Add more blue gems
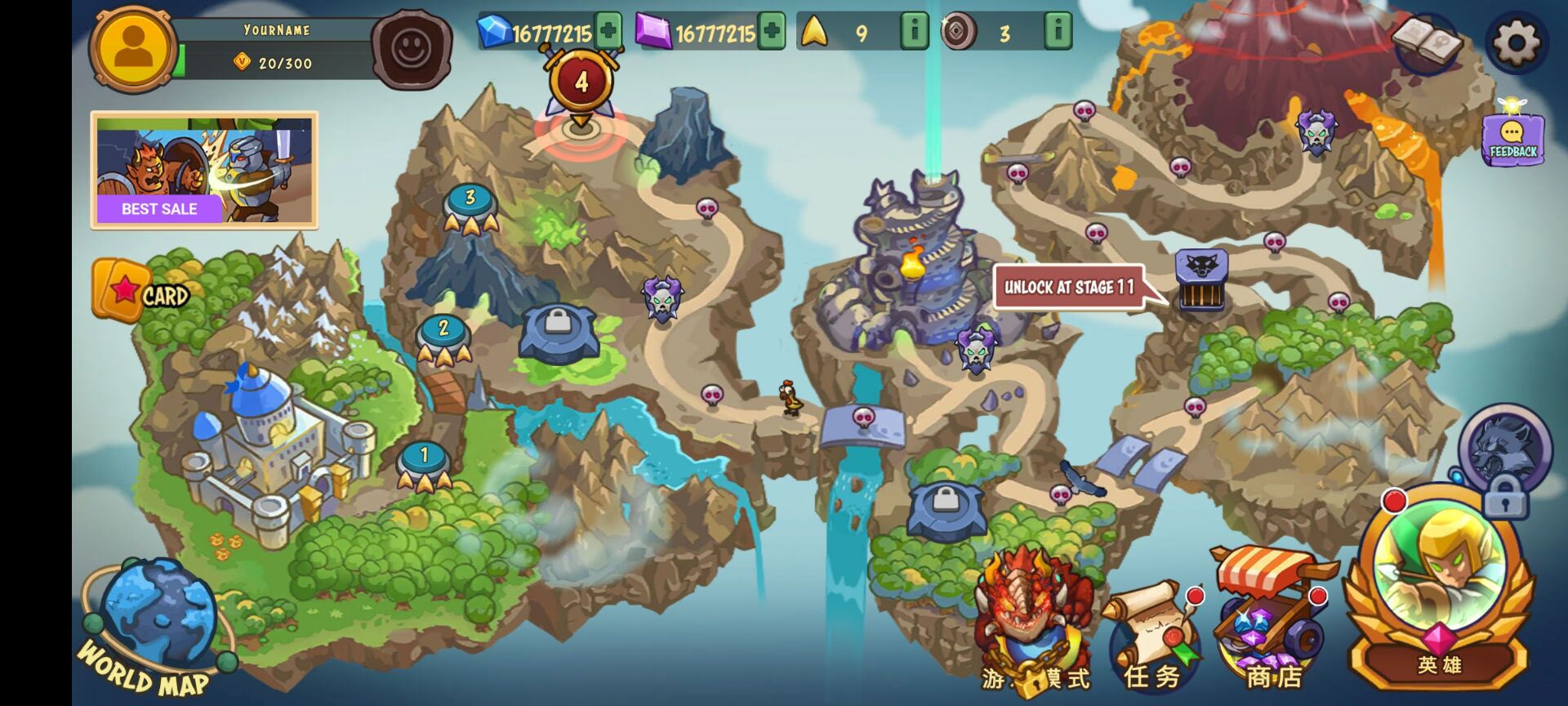 (x=608, y=32)
